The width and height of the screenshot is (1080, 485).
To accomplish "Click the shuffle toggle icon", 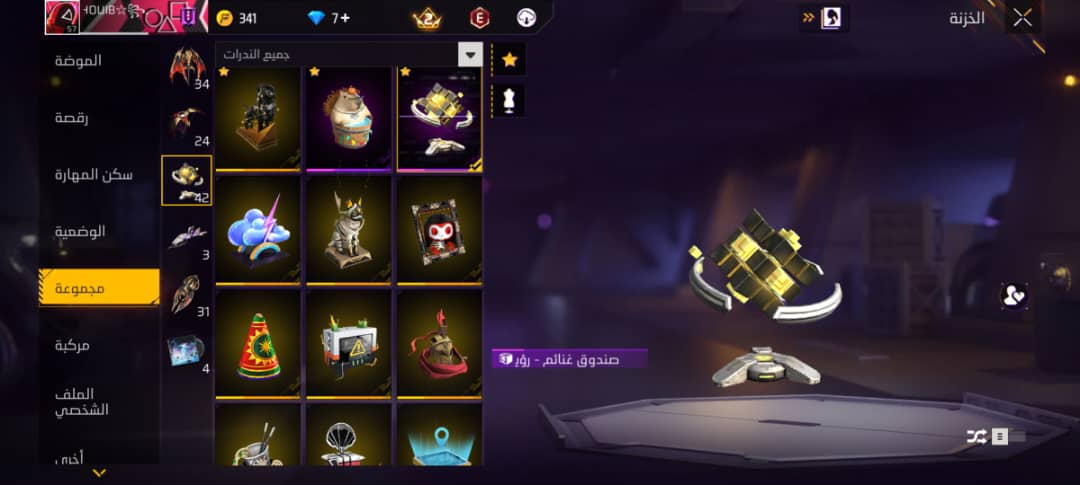I will (976, 436).
